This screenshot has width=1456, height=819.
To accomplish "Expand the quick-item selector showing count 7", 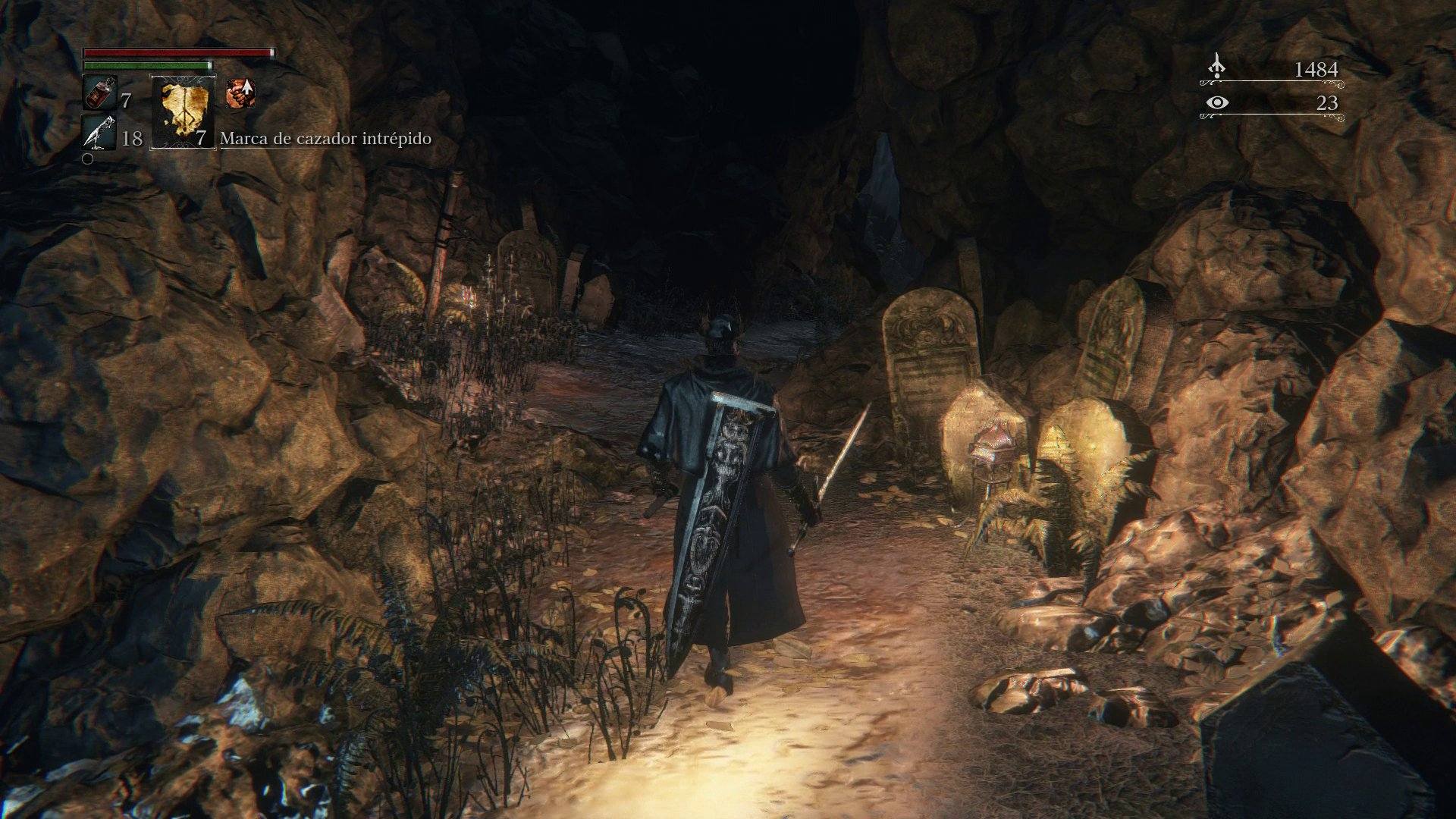I will 199,138.
